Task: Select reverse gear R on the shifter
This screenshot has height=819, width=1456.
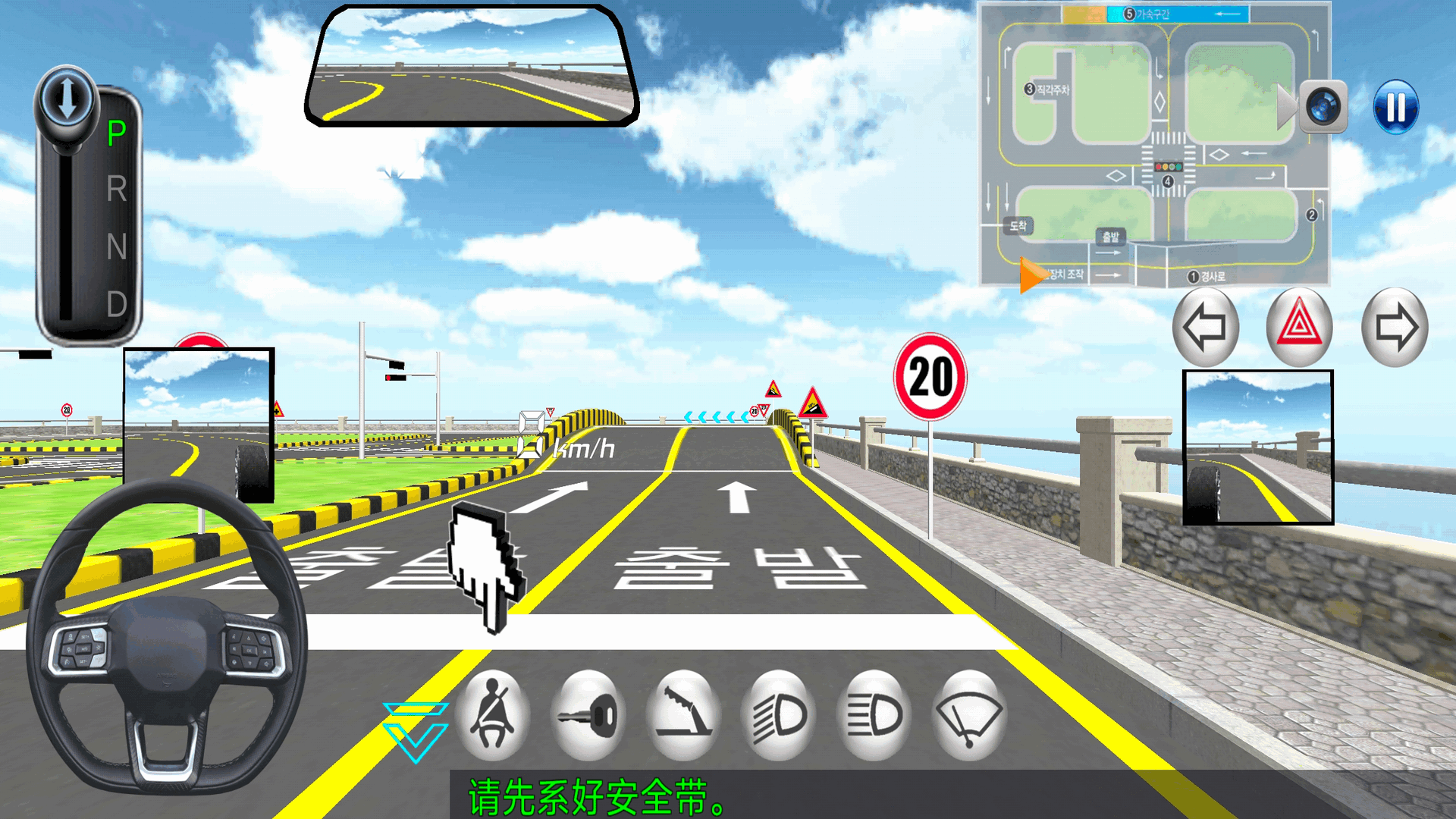Action: click(x=117, y=189)
